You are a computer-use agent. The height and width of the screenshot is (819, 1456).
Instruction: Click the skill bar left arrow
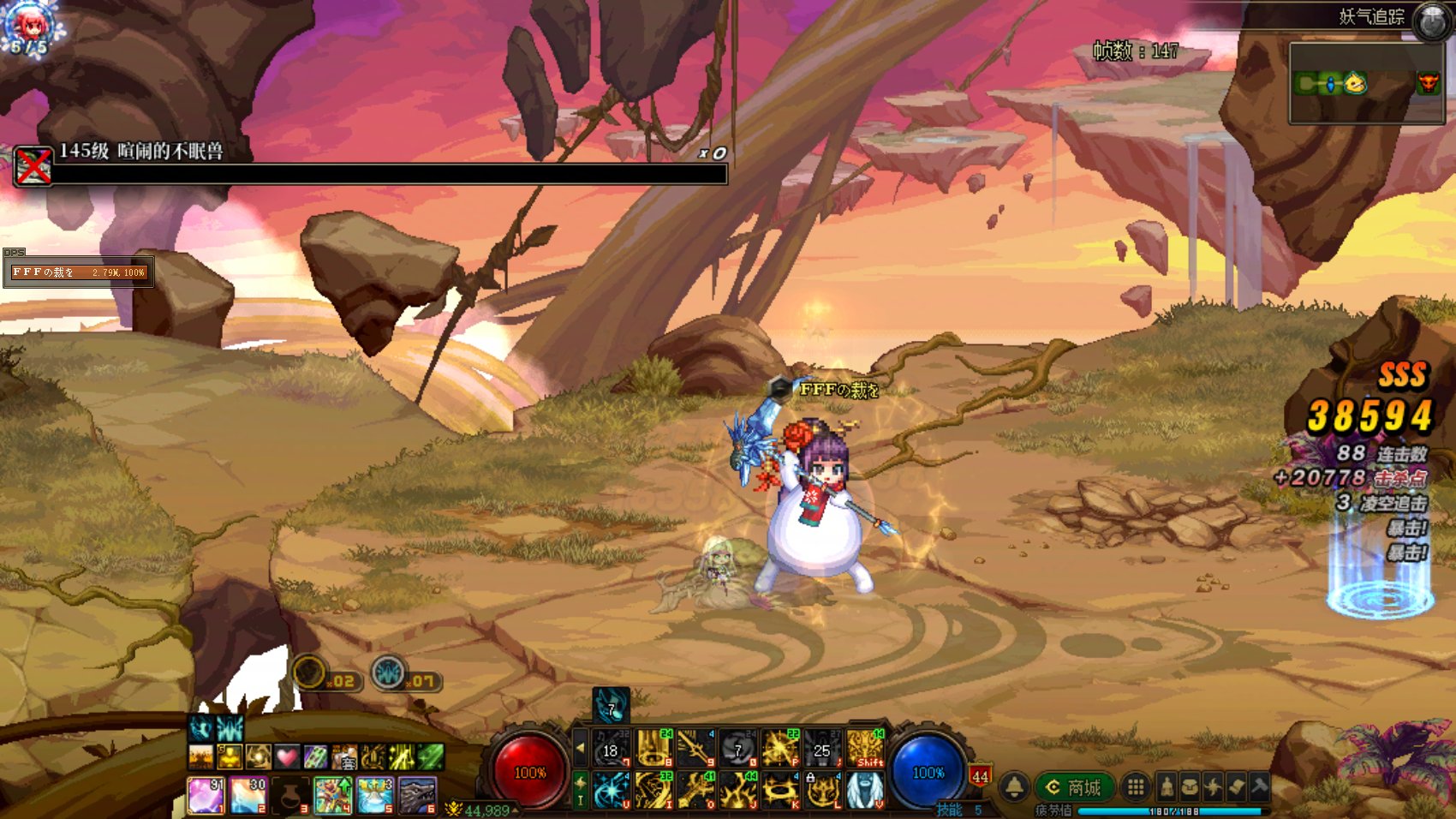coord(580,748)
